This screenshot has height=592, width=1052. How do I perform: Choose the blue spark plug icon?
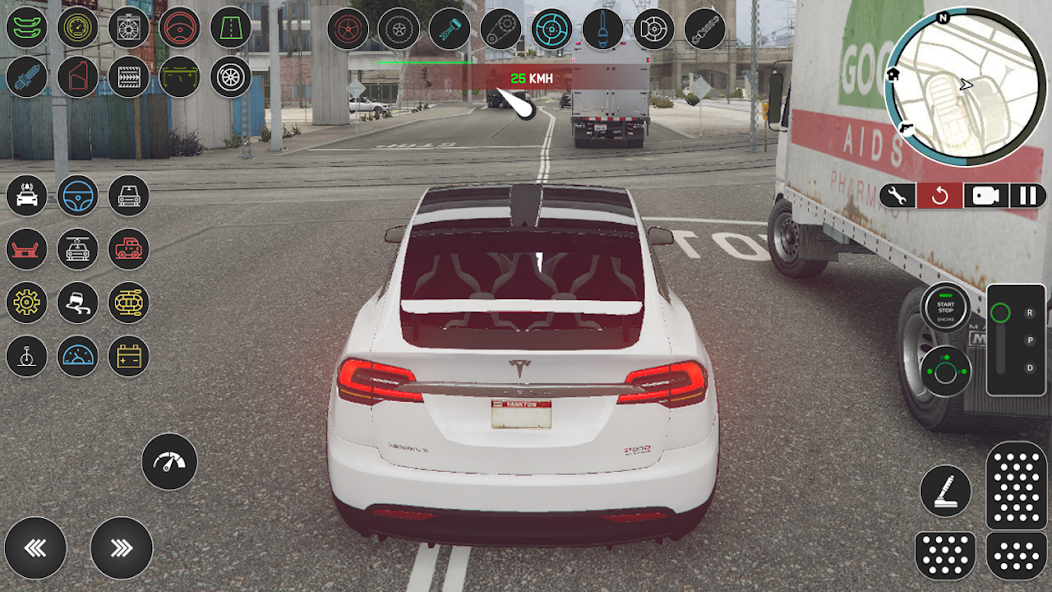[x=27, y=77]
